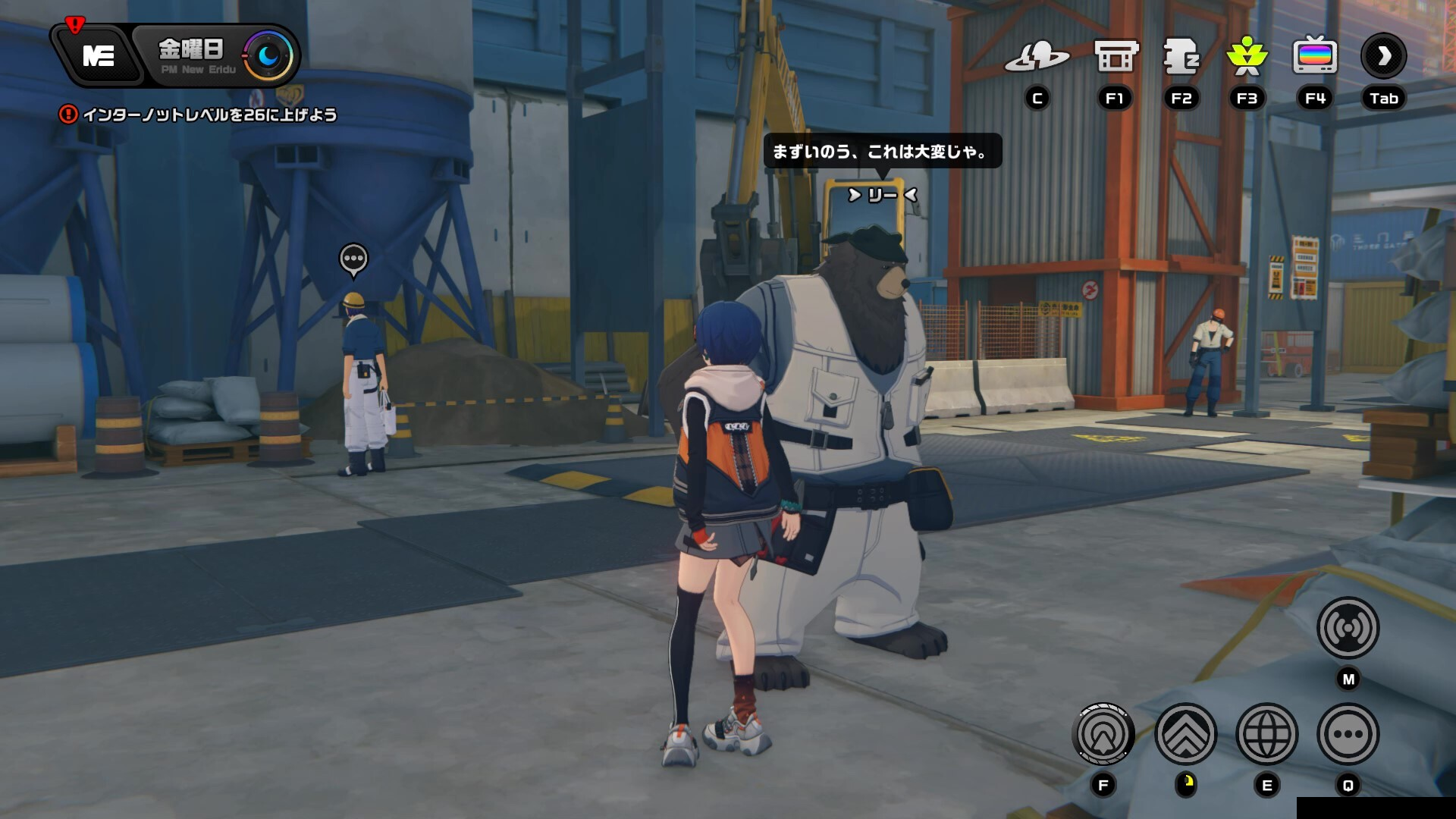Open the rainbow TV icon
Viewport: 1456px width, 819px height.
pos(1315,56)
